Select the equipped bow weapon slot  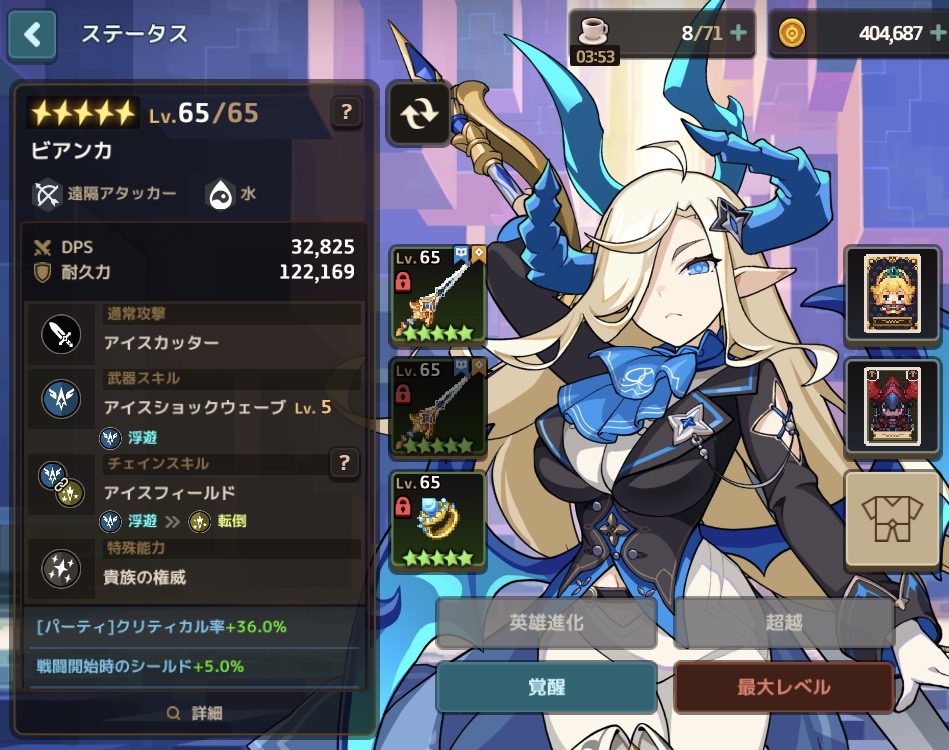tap(438, 295)
